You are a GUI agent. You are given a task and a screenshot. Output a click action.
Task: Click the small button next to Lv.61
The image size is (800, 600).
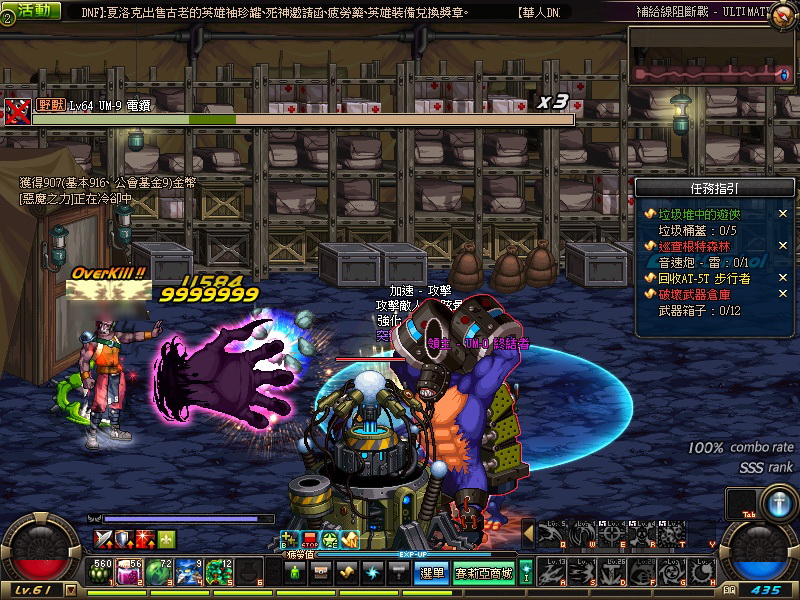[x=71, y=591]
